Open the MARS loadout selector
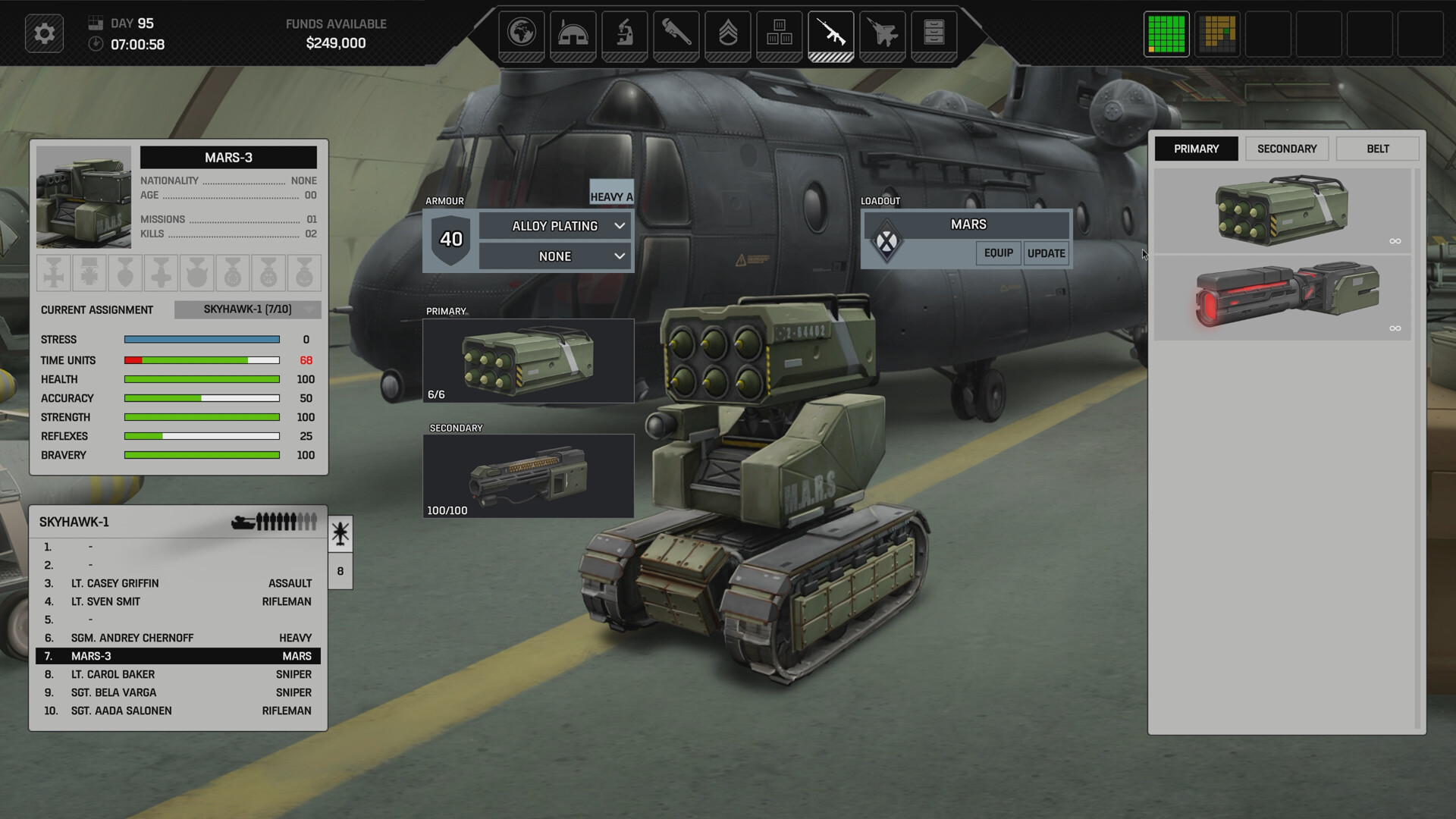This screenshot has height=819, width=1456. click(967, 224)
